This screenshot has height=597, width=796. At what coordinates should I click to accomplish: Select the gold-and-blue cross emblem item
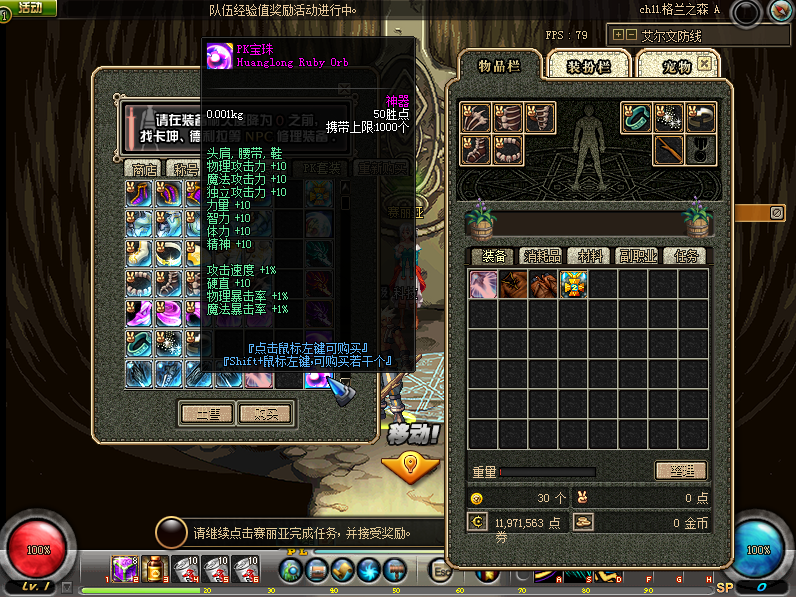pyautogui.click(x=574, y=284)
